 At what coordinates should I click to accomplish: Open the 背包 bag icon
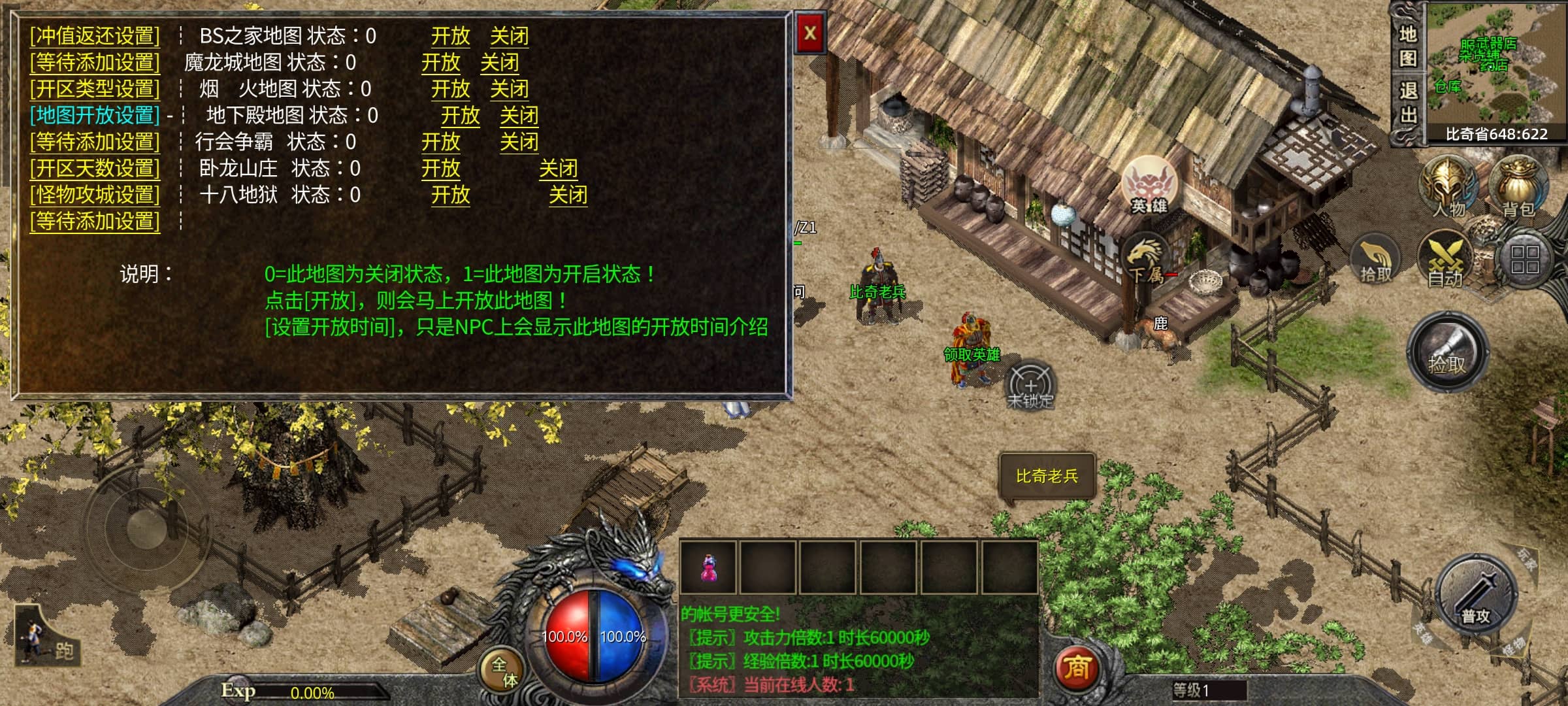coord(1518,188)
